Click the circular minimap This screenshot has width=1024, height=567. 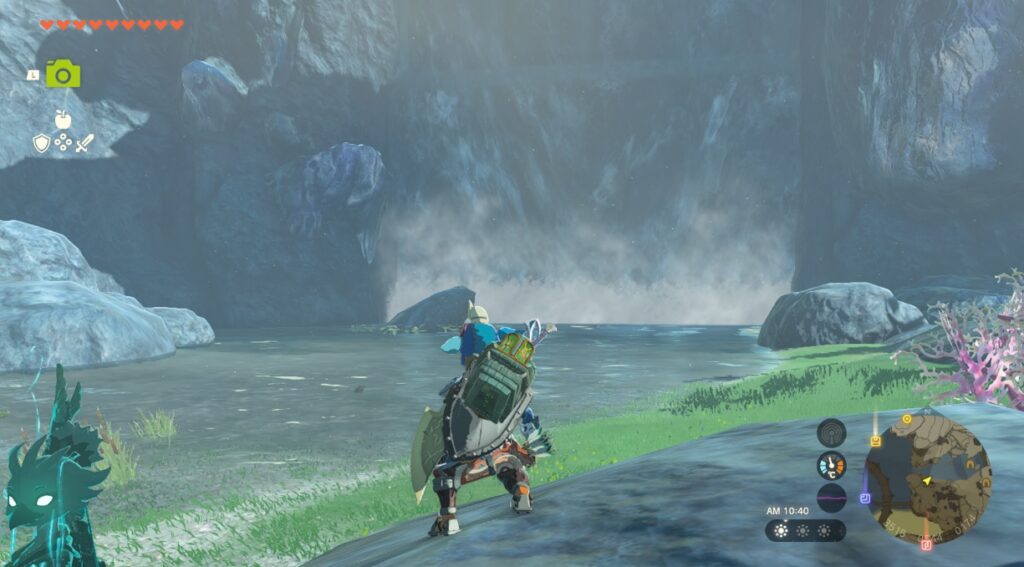(928, 479)
